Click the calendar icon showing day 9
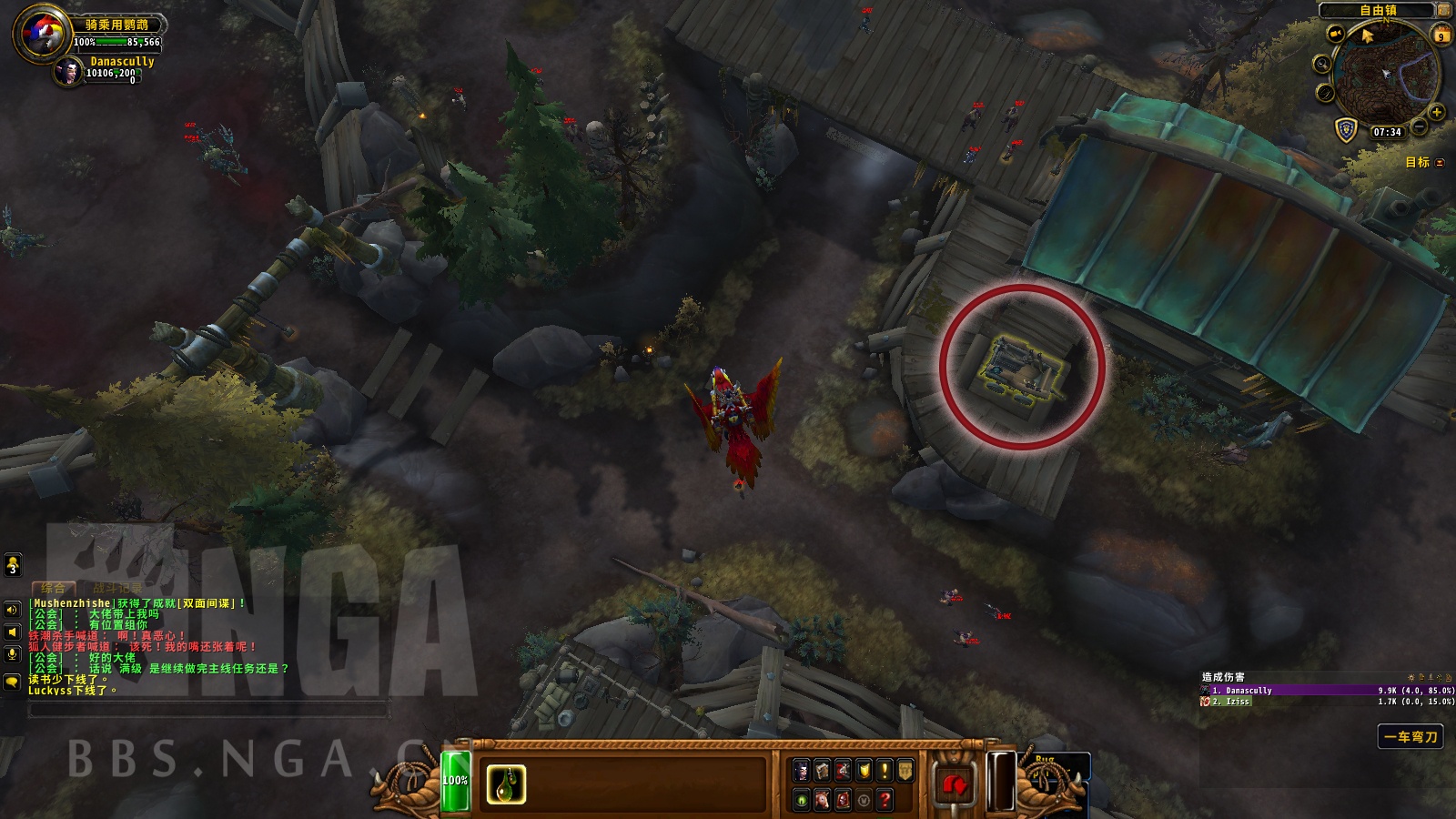Viewport: 1456px width, 819px height. coord(1441,36)
